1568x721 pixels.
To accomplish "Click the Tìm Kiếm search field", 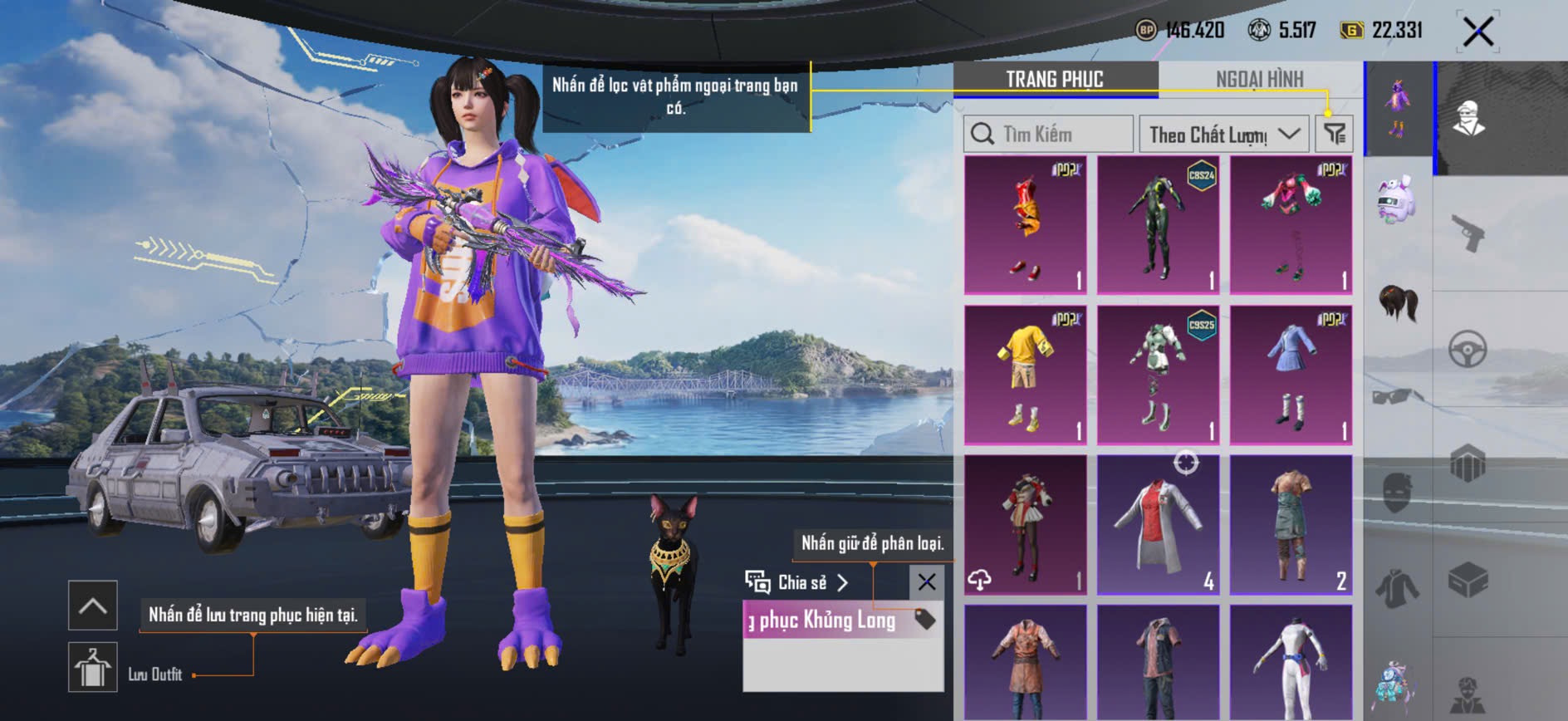I will (x=1048, y=134).
